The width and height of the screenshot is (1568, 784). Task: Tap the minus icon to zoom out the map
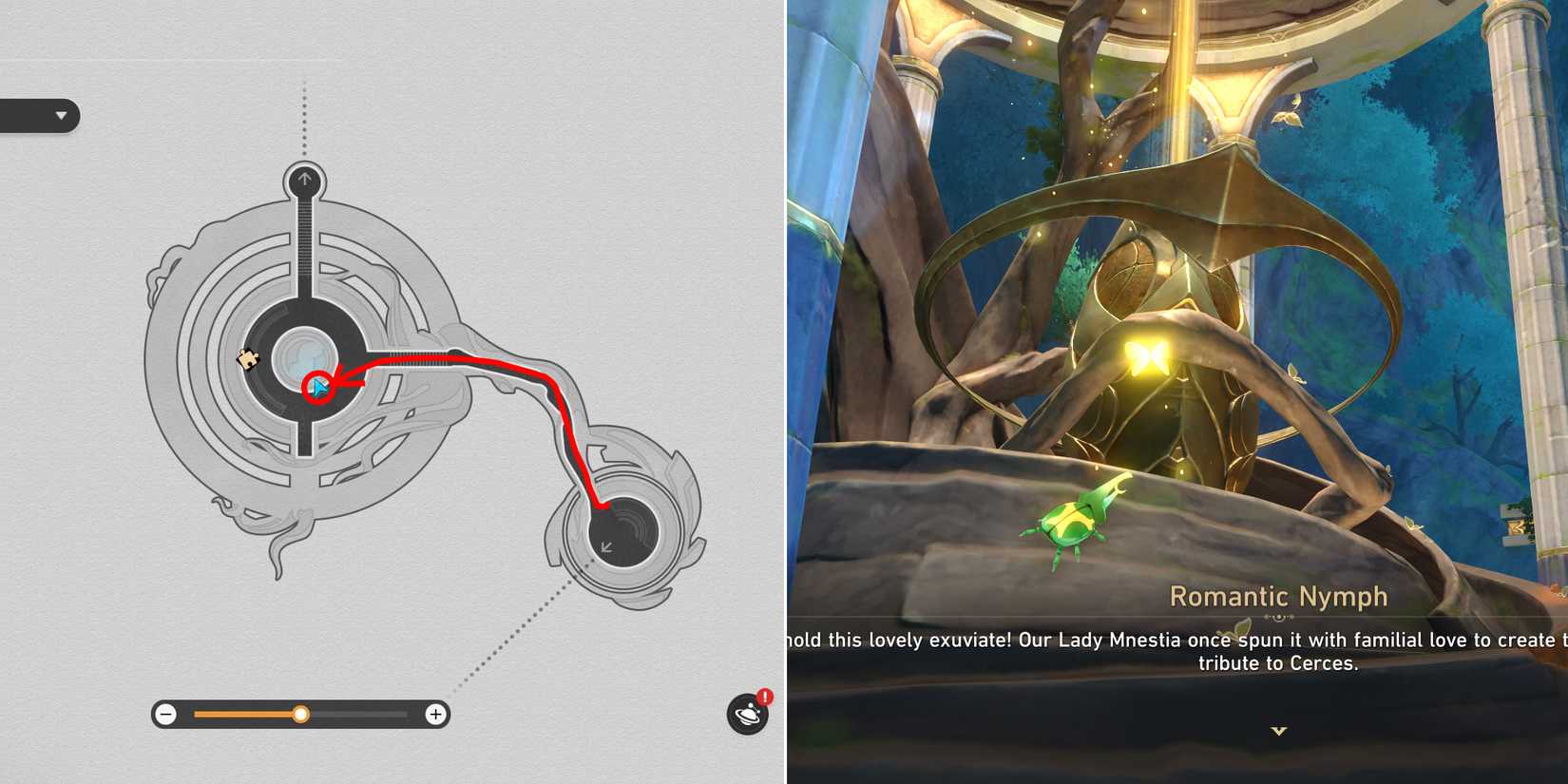pos(166,714)
